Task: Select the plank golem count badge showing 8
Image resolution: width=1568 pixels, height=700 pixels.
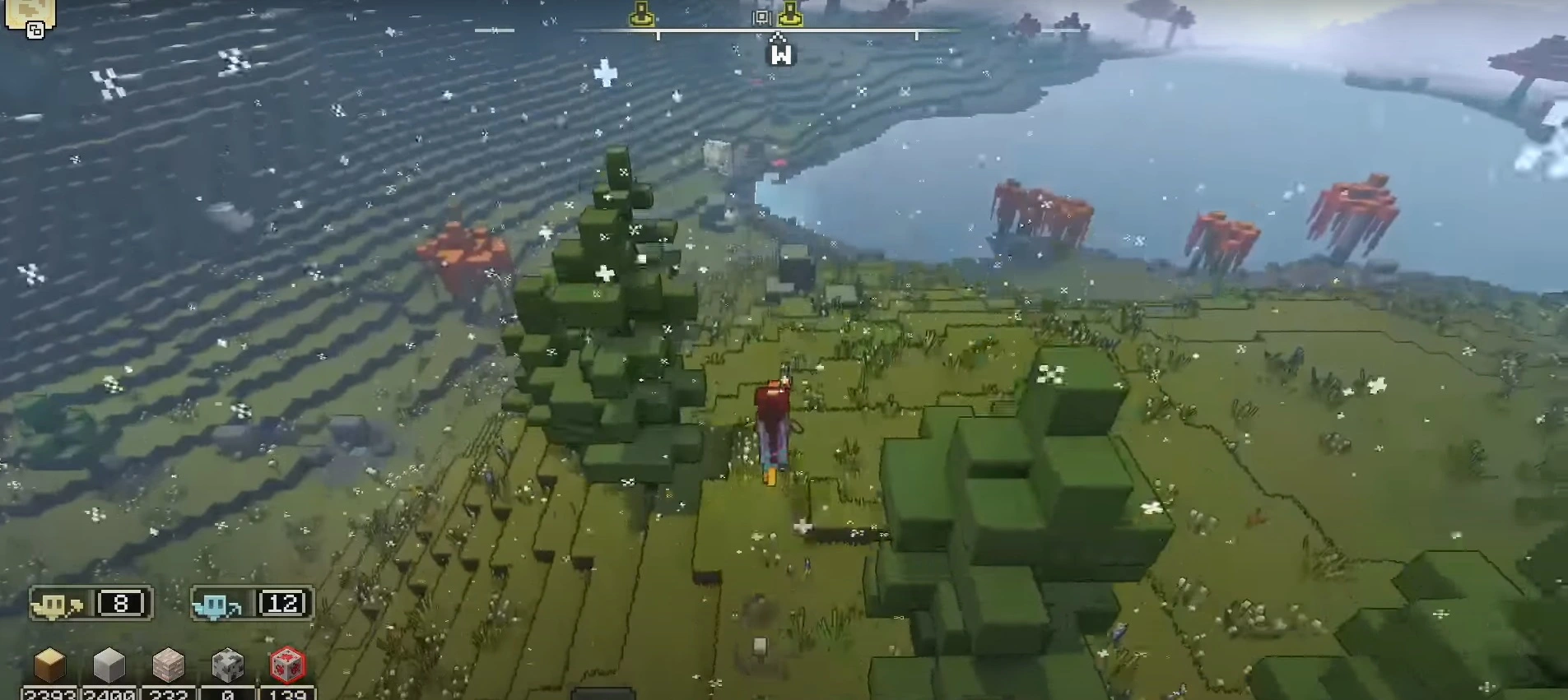Action: pyautogui.click(x=120, y=602)
